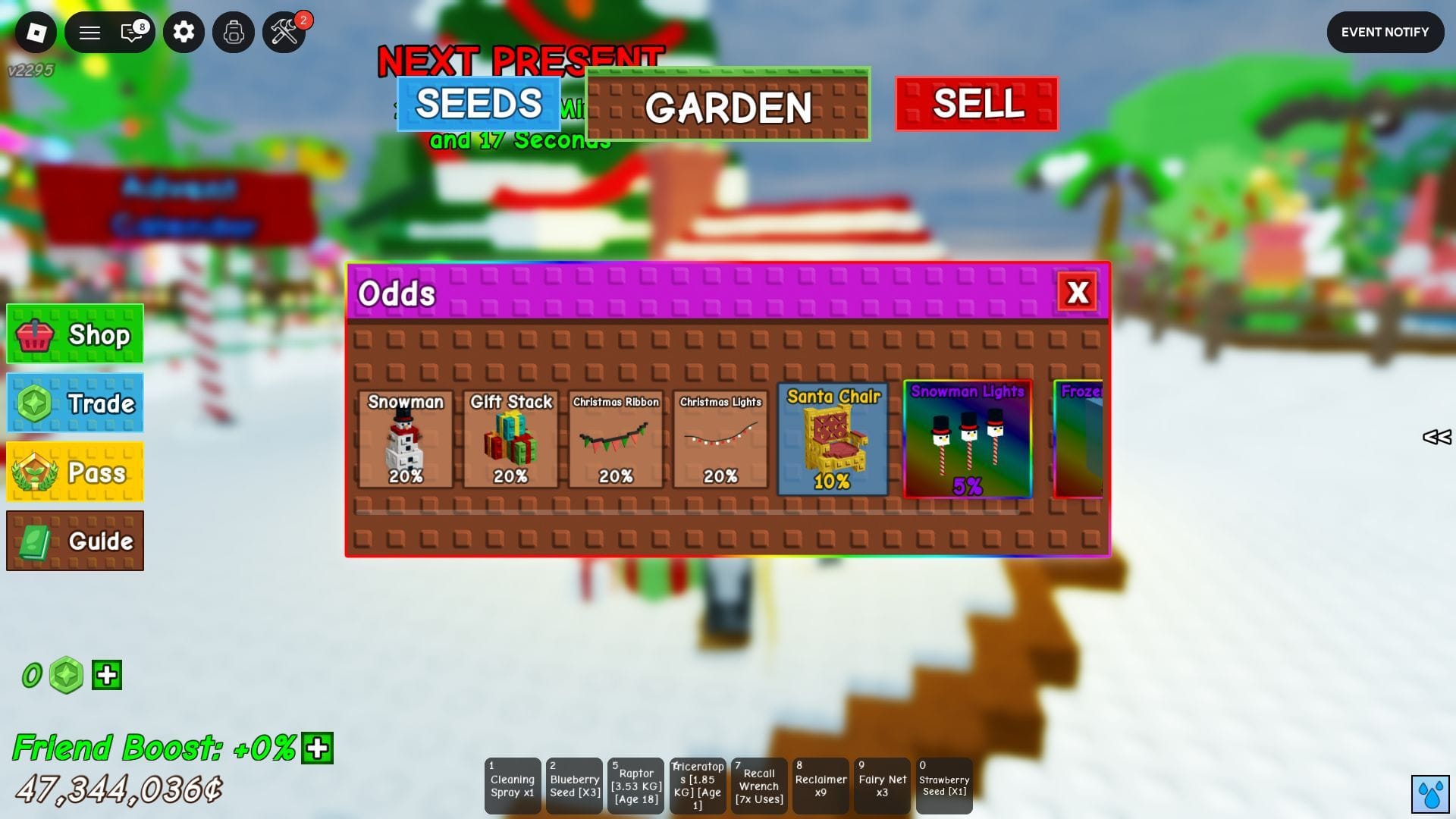Select the Strawberry Seed in hotbar slot 0
The height and width of the screenshot is (819, 1456).
(x=944, y=785)
